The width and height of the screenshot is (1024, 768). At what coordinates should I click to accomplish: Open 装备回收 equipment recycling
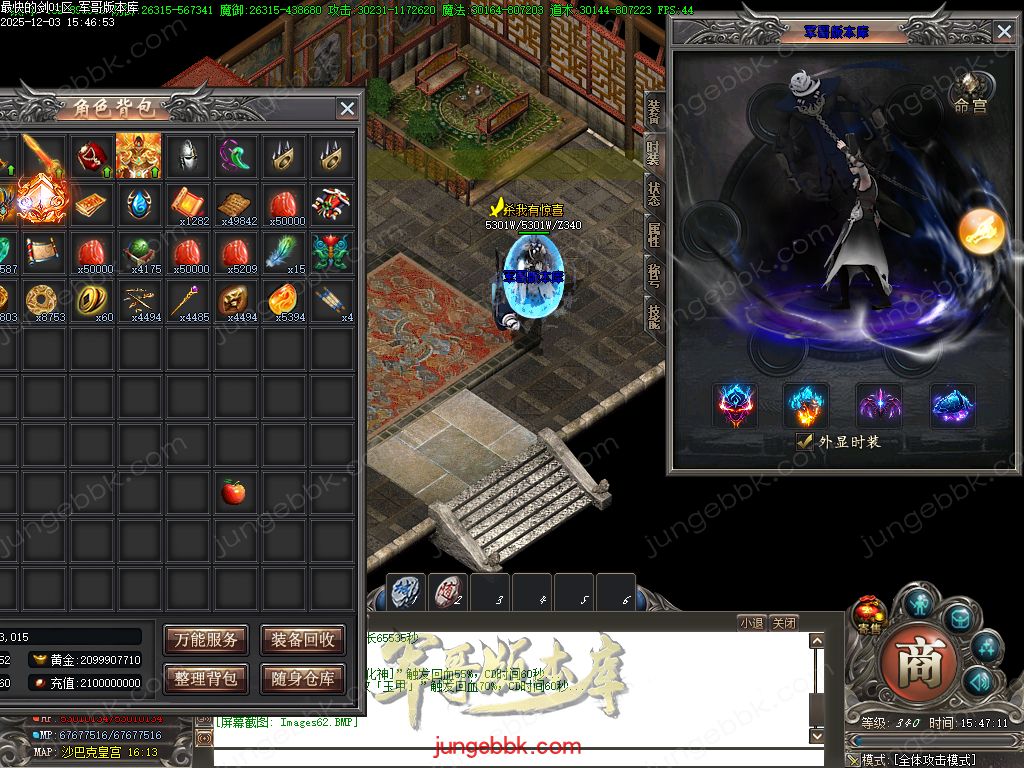pyautogui.click(x=303, y=640)
